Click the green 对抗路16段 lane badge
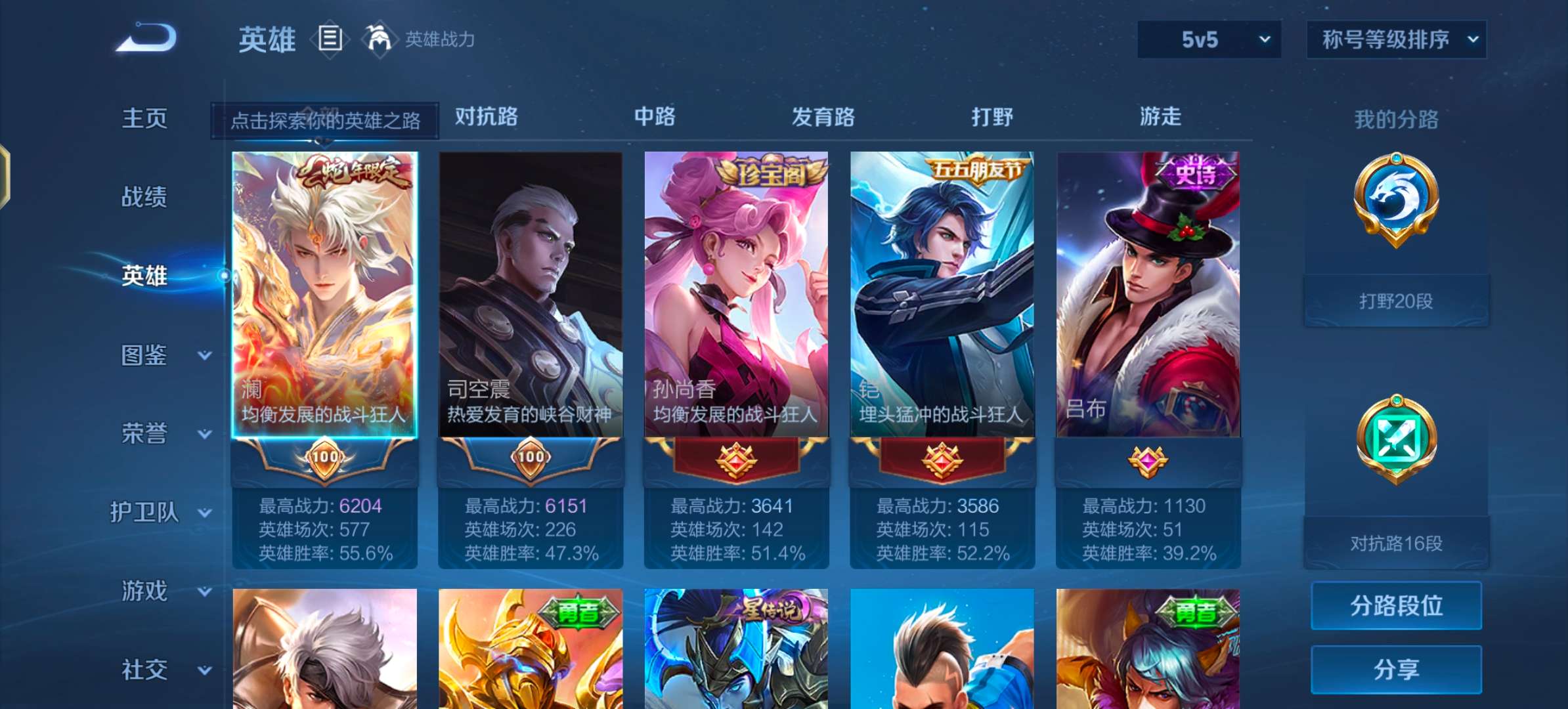The height and width of the screenshot is (709, 1568). 1396,439
